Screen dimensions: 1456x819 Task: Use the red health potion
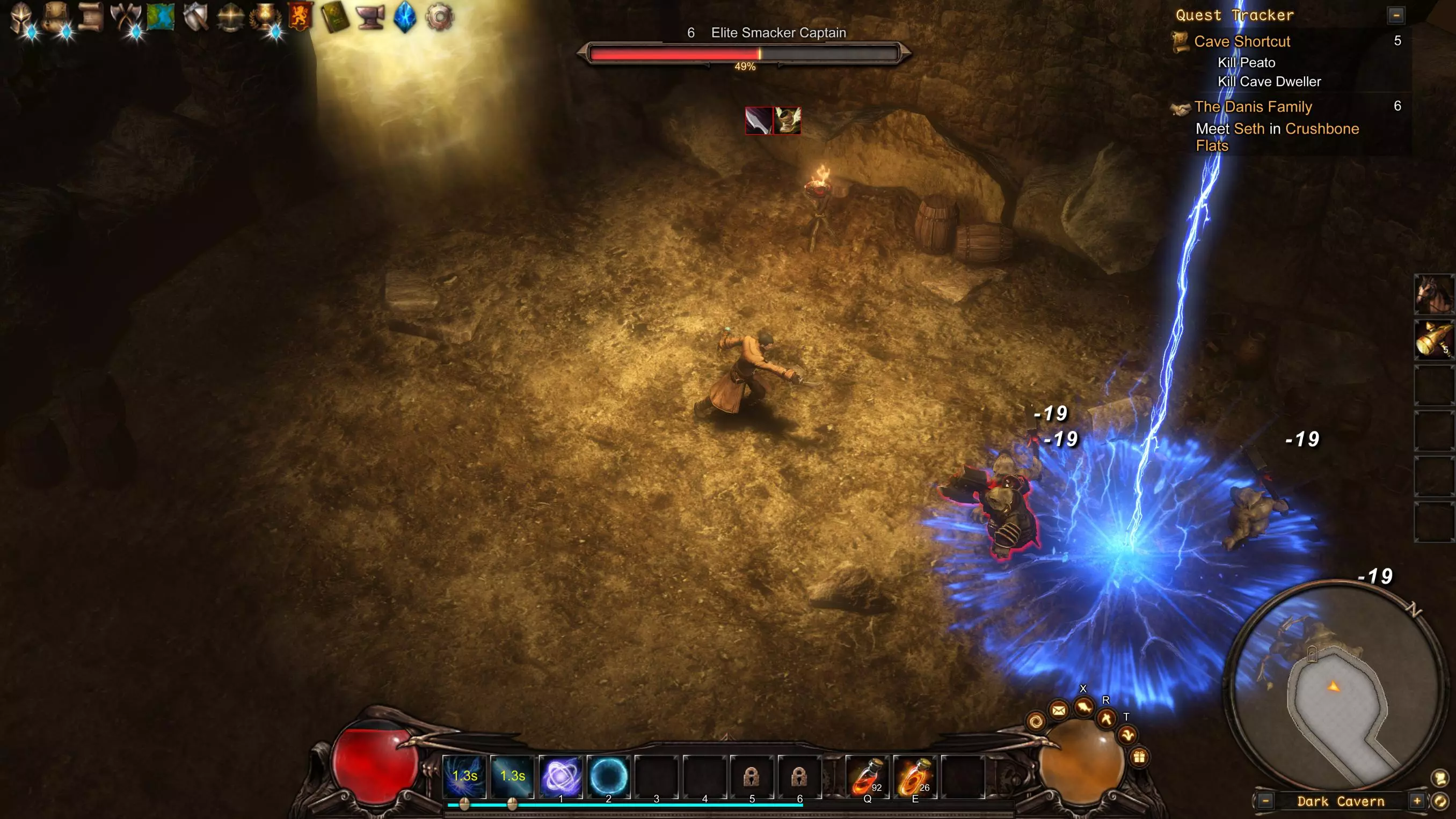[x=867, y=777]
